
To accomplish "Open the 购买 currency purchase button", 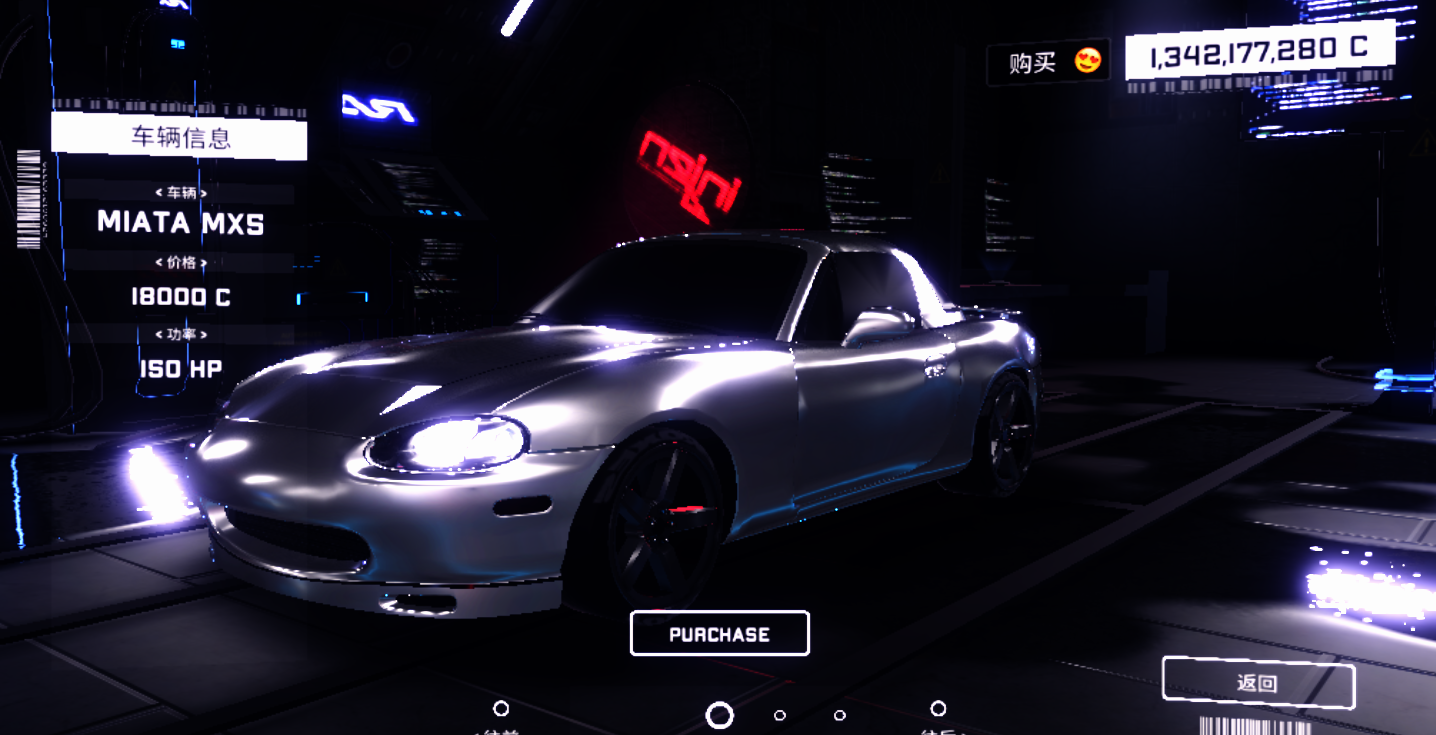I will tap(1047, 62).
